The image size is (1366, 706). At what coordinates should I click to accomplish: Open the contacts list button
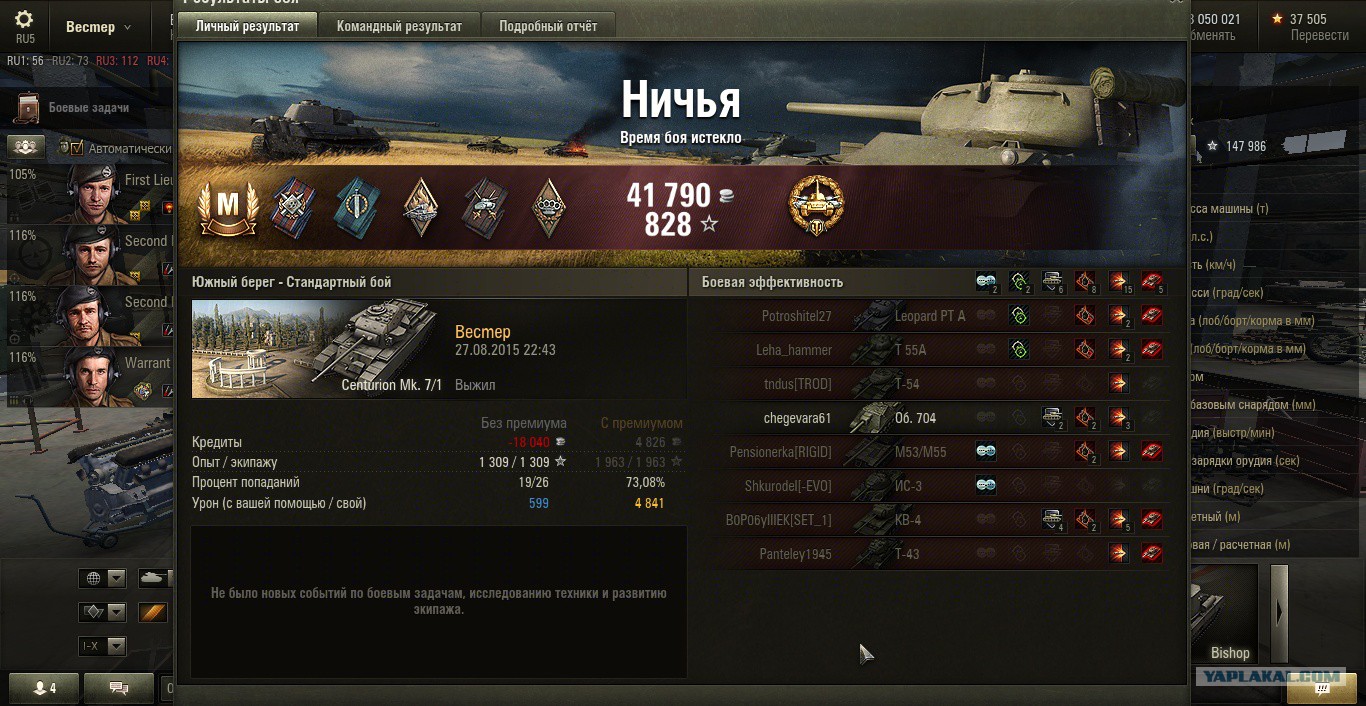(45, 688)
